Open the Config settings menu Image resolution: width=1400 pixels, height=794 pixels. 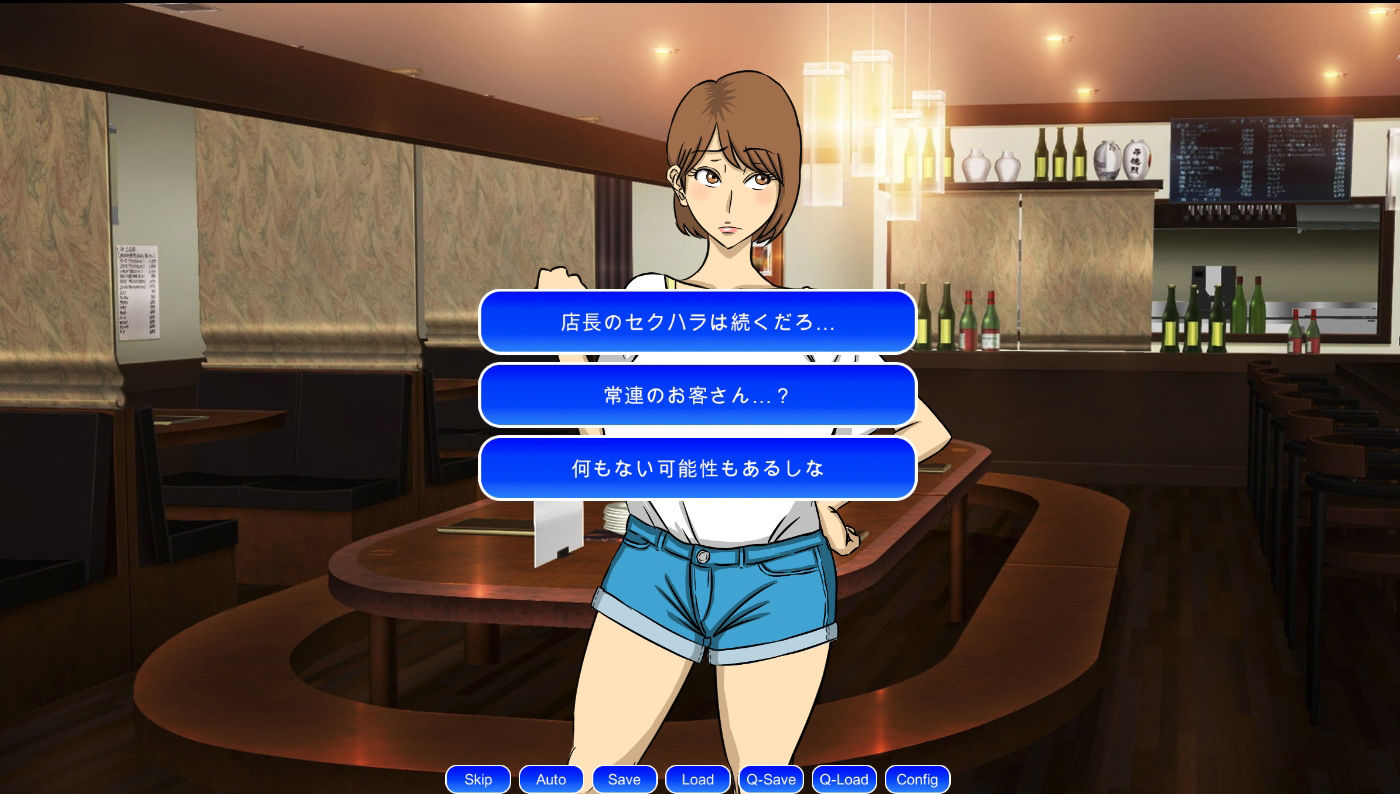916,779
